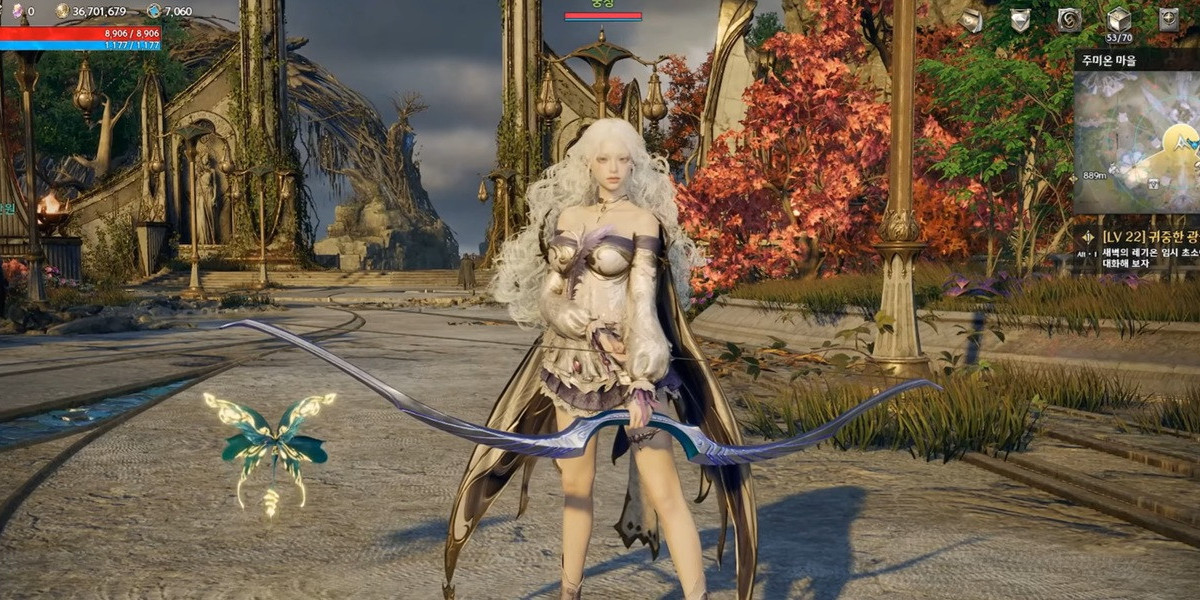Open the cube-shaped inventory bag icon
The image size is (1200, 600).
1118,19
